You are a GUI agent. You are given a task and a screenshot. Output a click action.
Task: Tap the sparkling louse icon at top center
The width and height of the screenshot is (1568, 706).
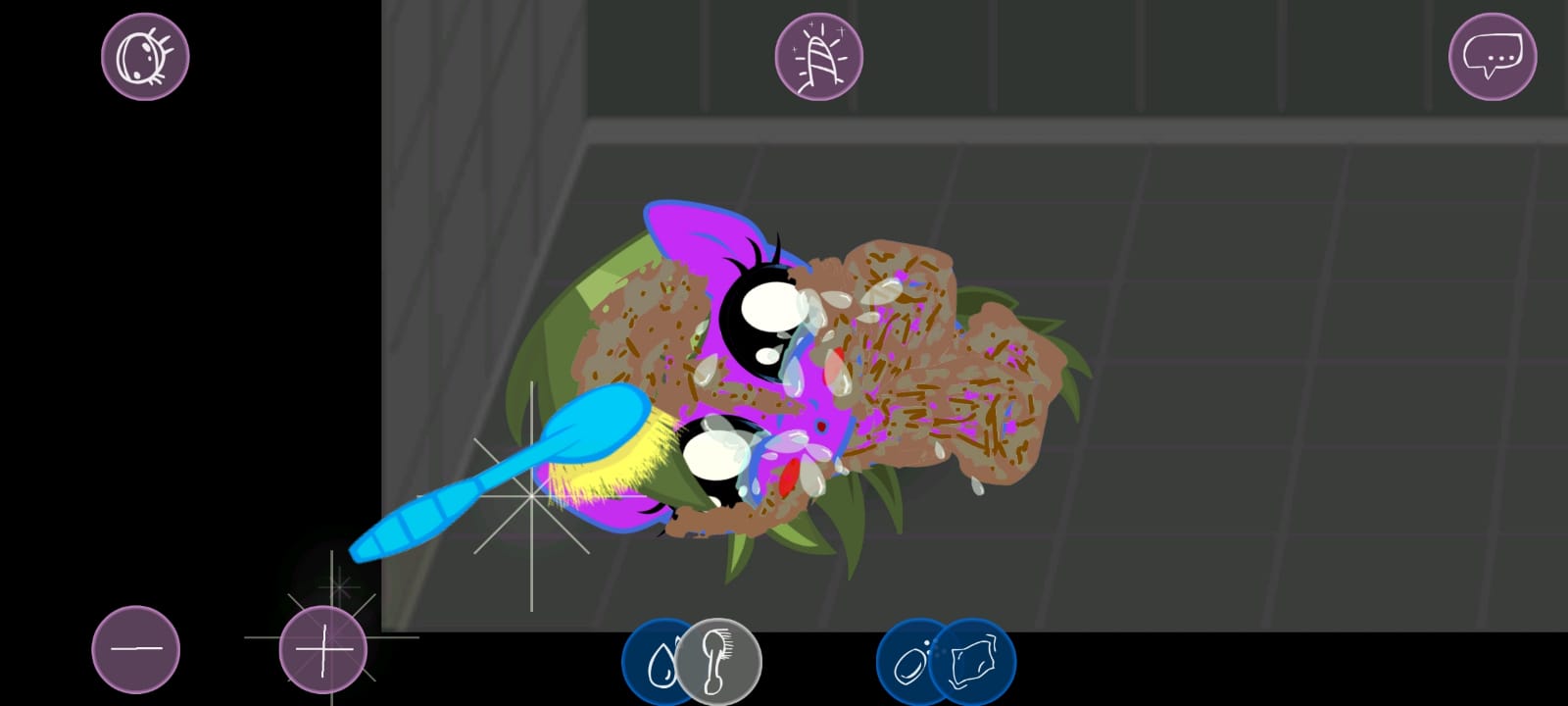point(821,56)
